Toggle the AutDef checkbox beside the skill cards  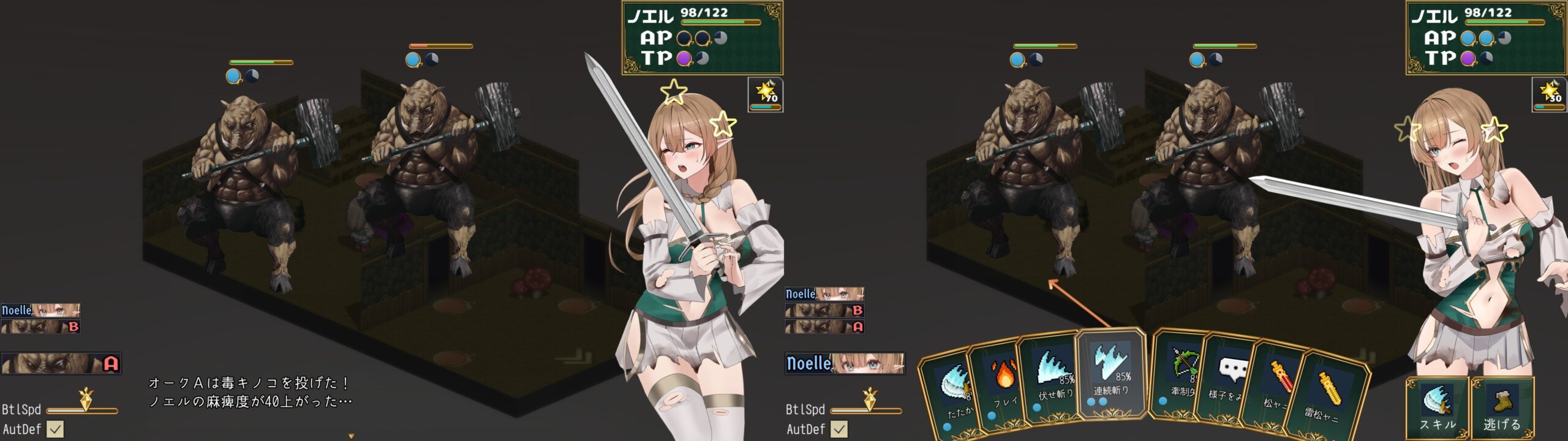[x=839, y=429]
